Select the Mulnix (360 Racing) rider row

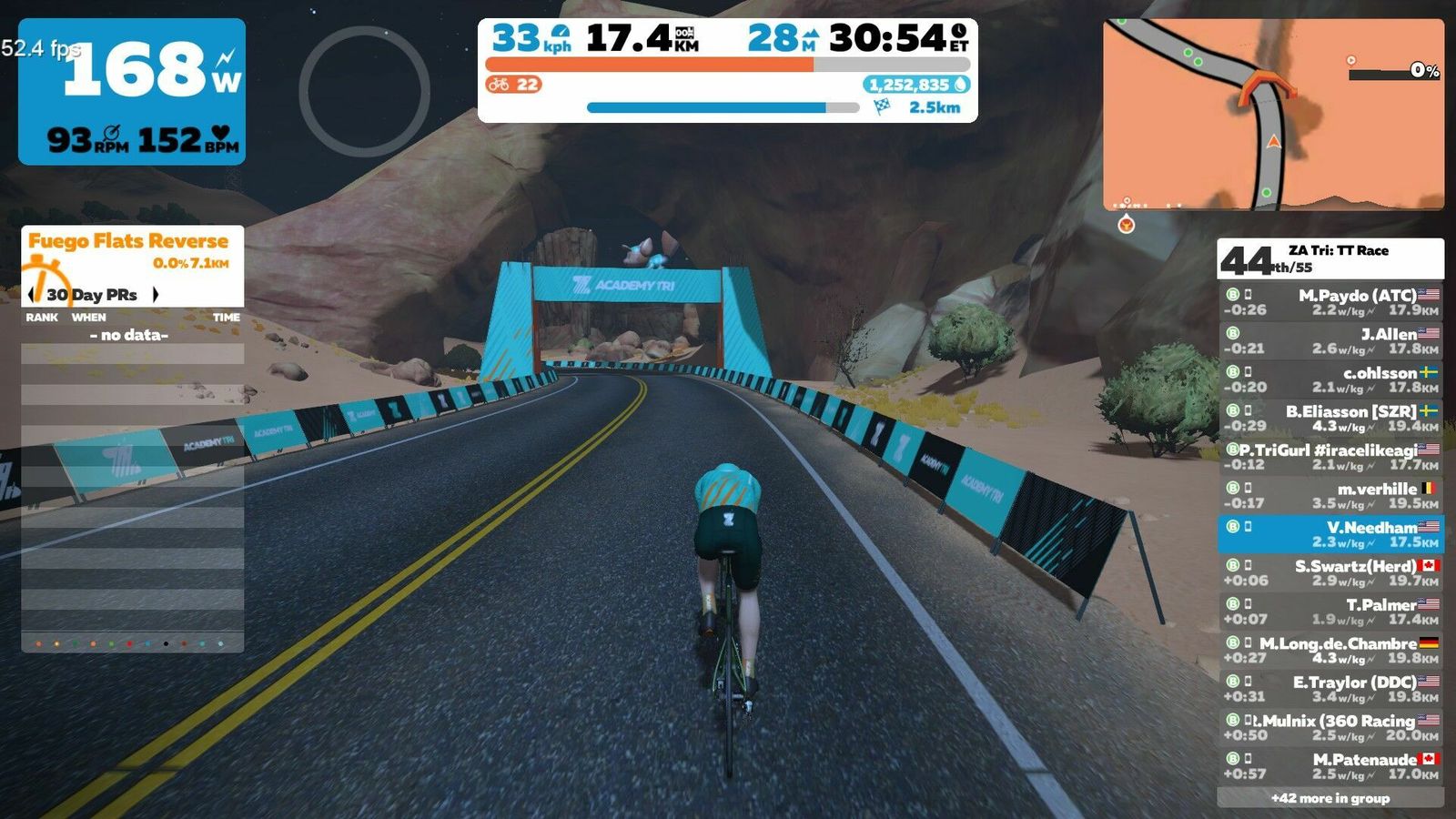tap(1330, 728)
